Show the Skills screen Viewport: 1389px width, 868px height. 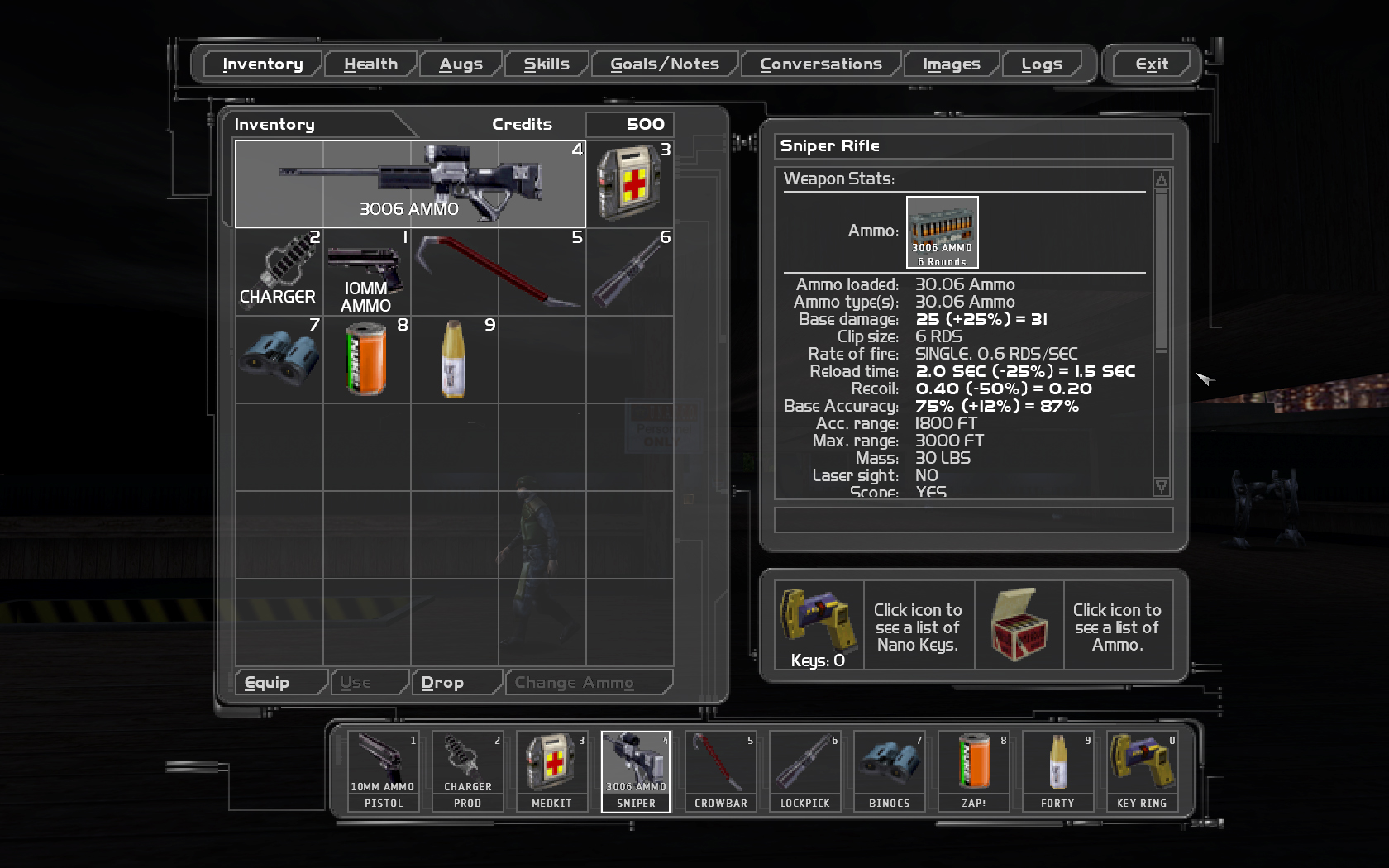pyautogui.click(x=547, y=64)
